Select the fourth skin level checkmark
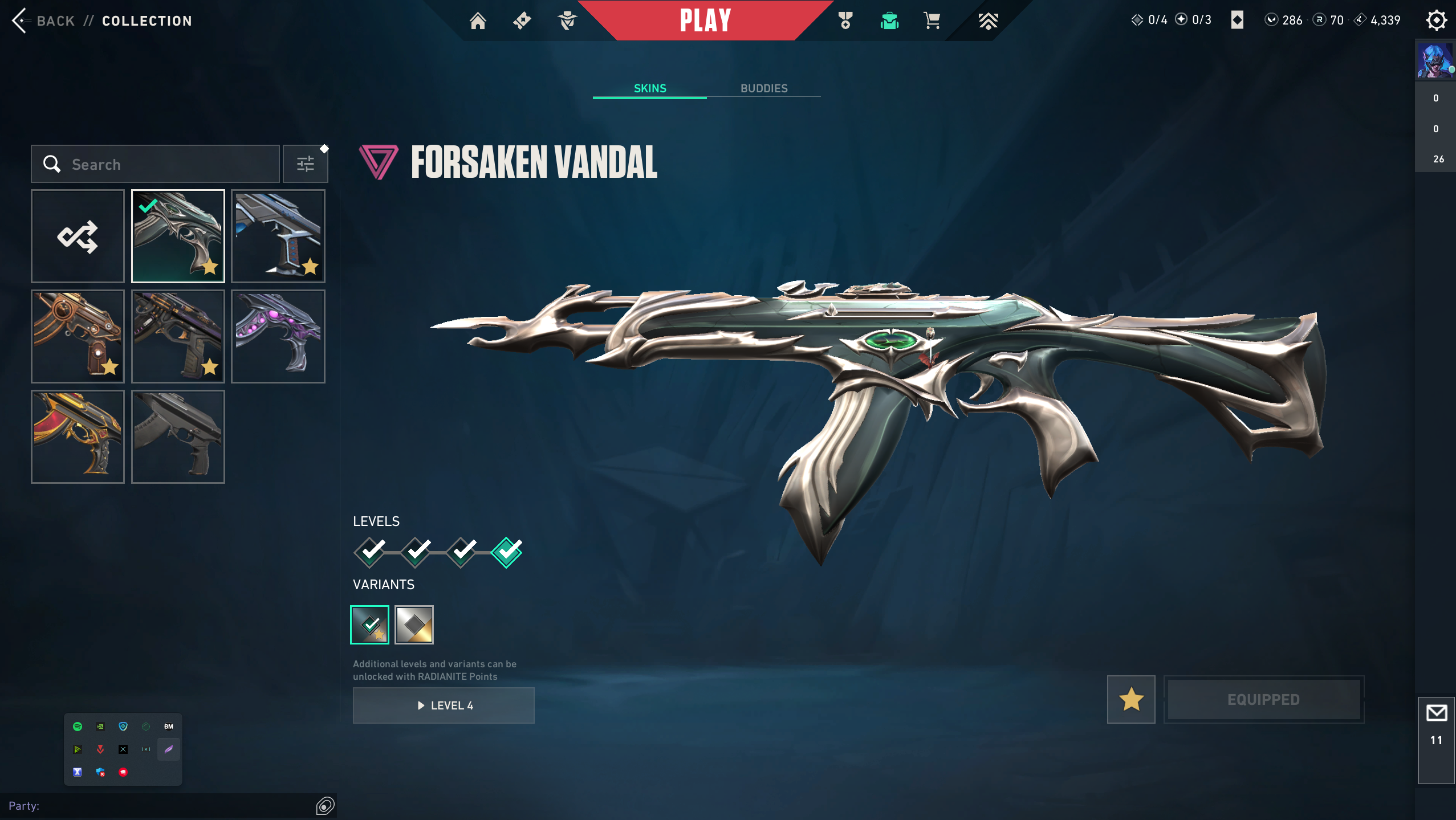Screen dimensions: 1456x820 (x=507, y=552)
